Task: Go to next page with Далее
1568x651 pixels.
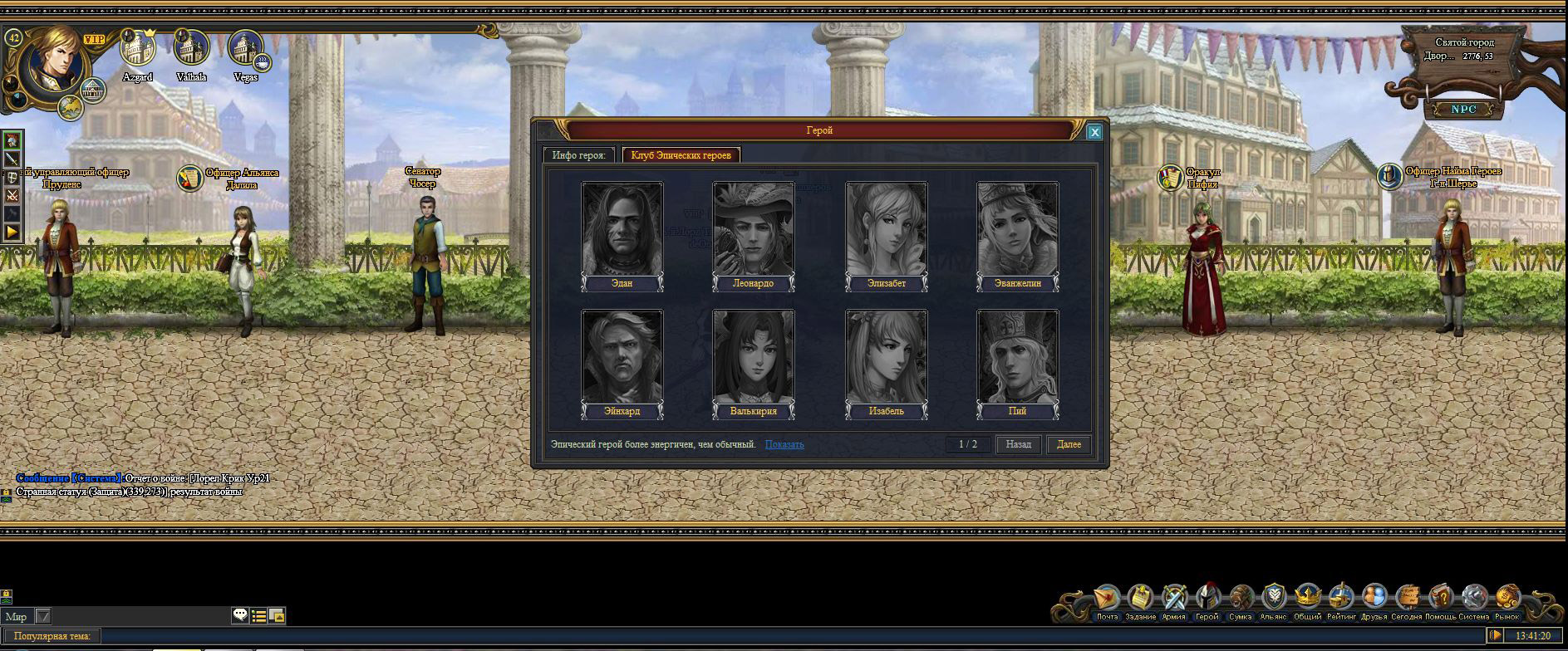Action: [1069, 444]
